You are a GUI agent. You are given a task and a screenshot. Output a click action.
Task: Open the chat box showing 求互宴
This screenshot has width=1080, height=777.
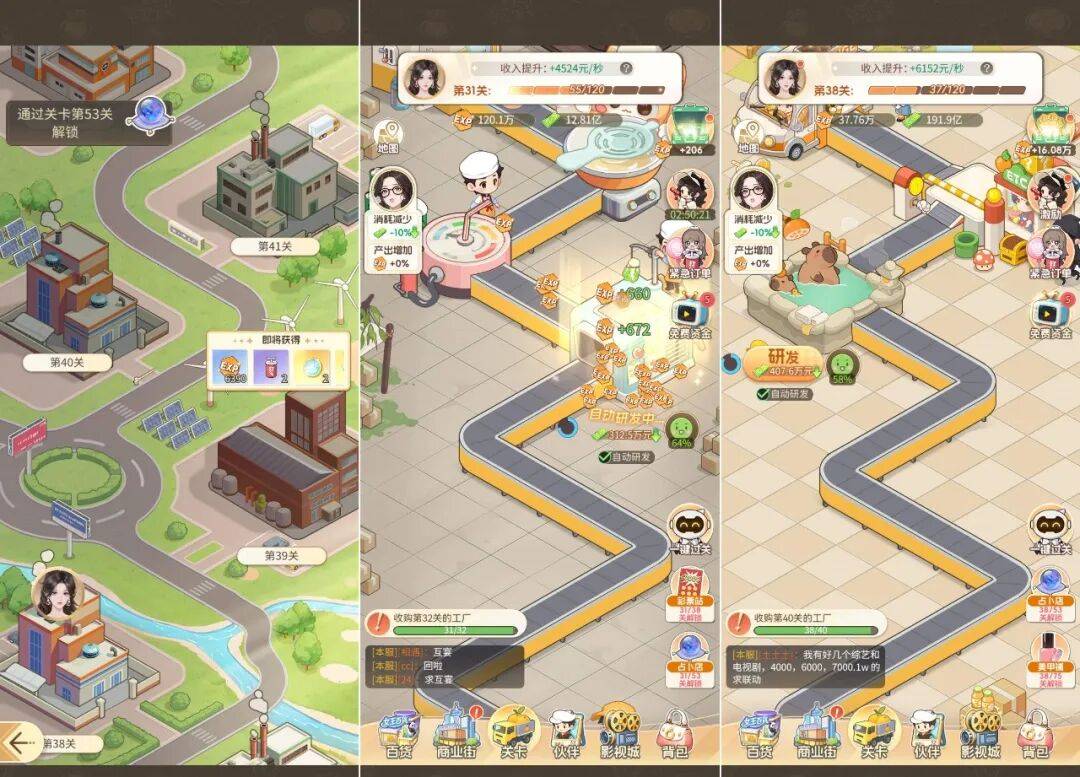445,665
